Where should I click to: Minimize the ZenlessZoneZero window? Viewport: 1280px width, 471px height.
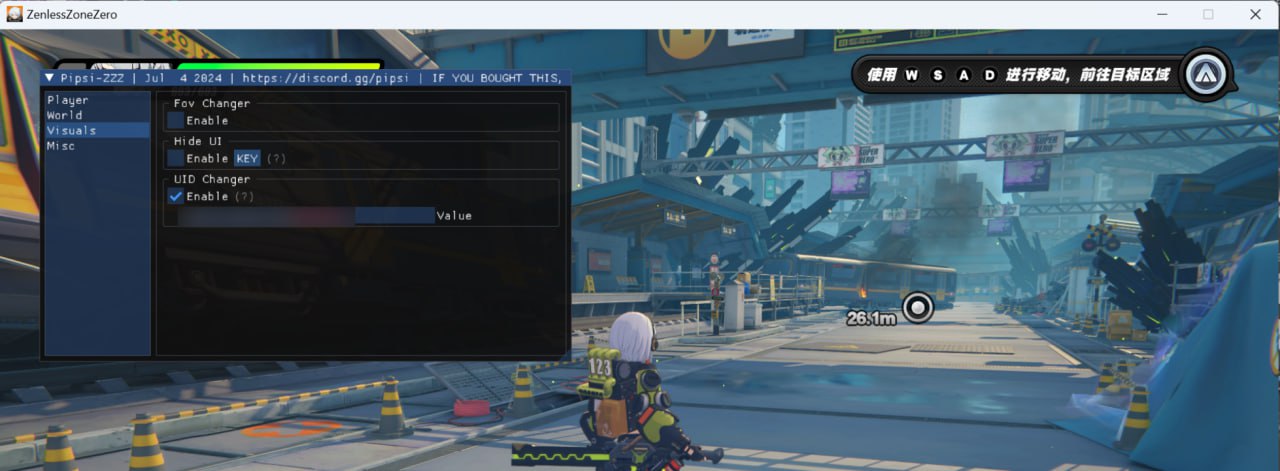(1162, 14)
